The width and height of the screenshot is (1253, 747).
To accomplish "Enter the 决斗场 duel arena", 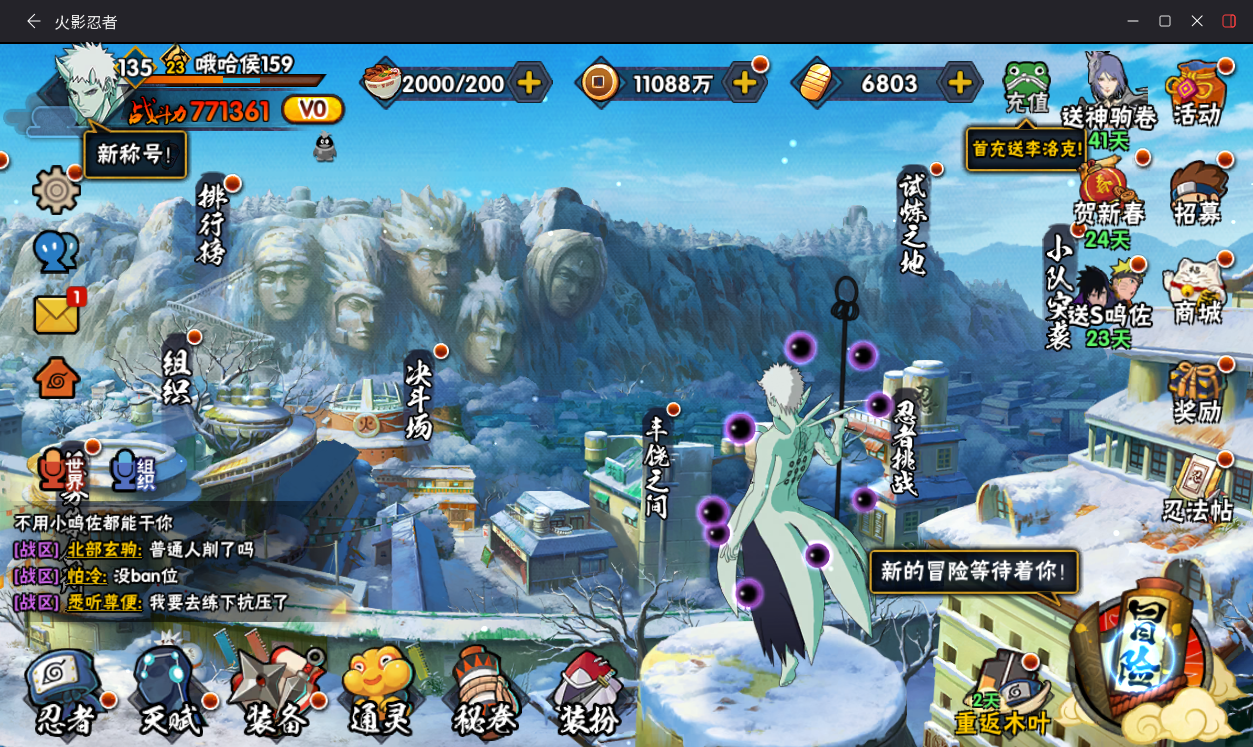I will 419,398.
